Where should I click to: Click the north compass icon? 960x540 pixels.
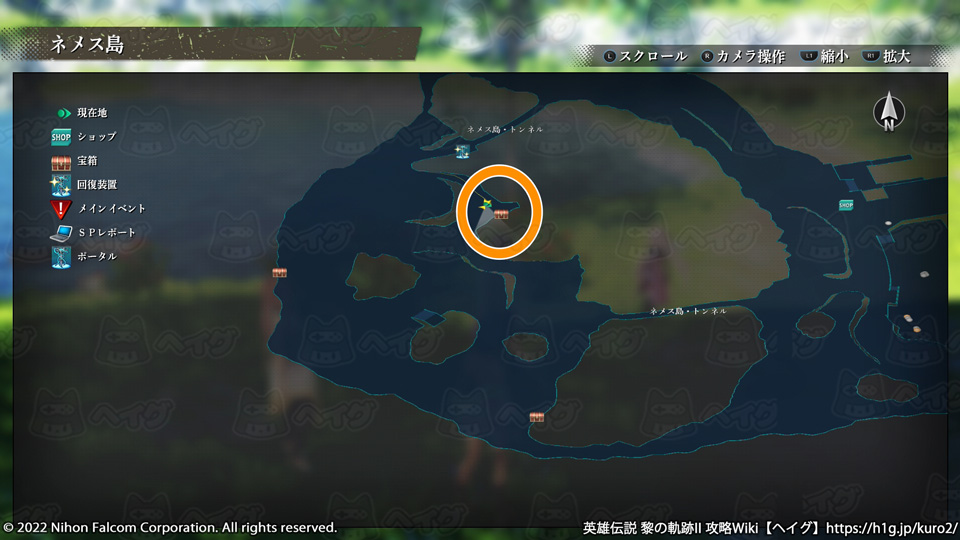click(887, 112)
